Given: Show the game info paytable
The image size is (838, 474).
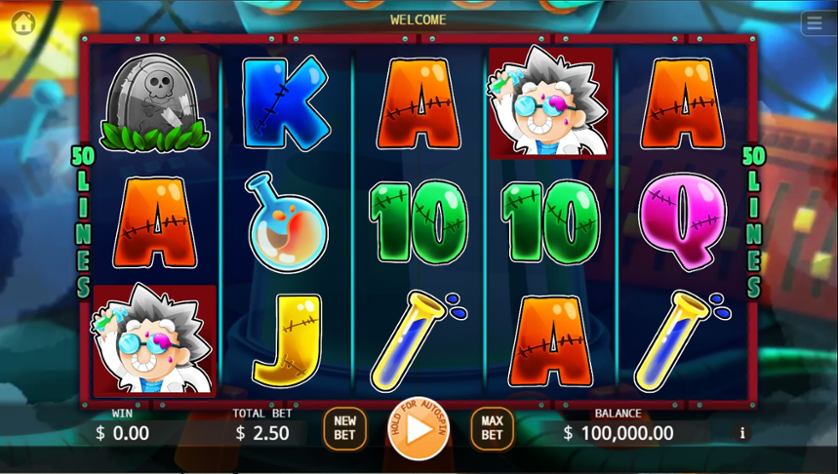Looking at the screenshot, I should [x=742, y=433].
